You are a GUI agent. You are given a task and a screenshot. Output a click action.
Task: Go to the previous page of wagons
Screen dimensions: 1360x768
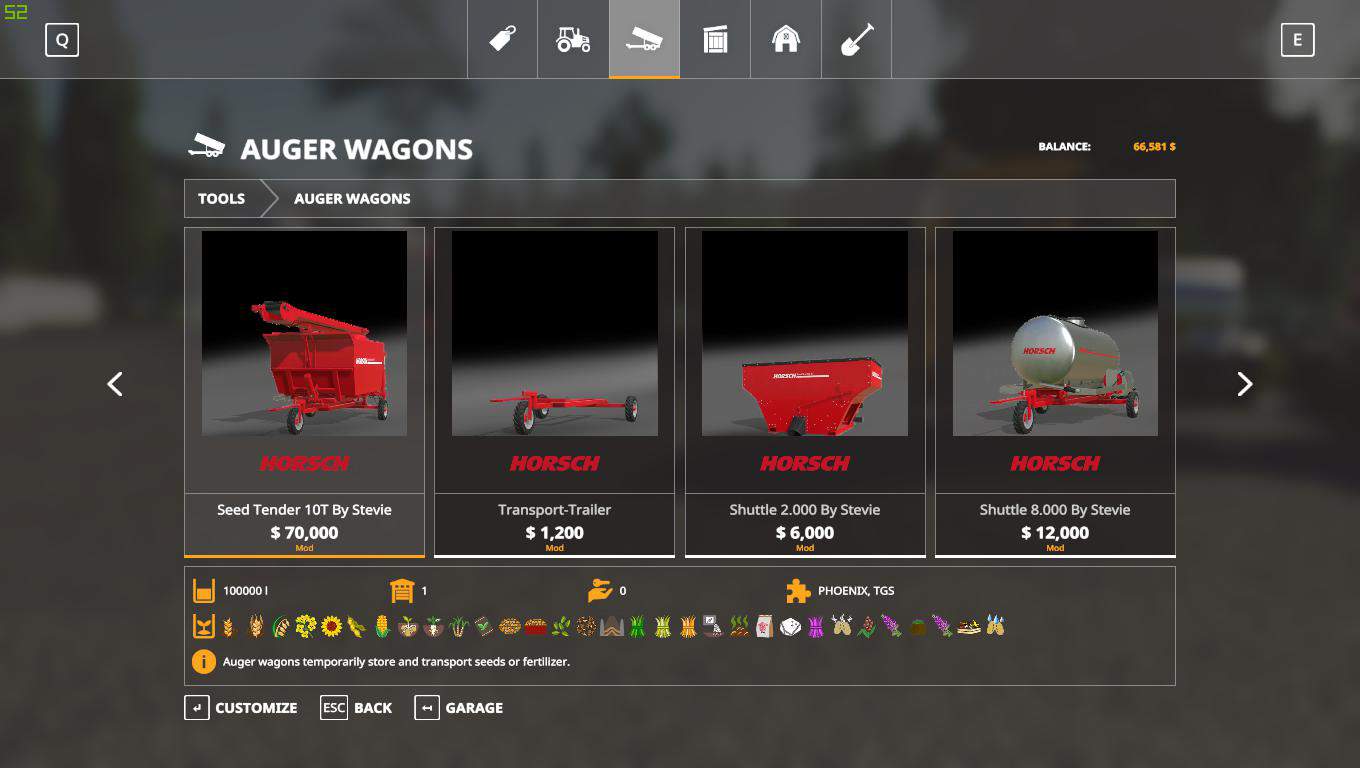(115, 384)
